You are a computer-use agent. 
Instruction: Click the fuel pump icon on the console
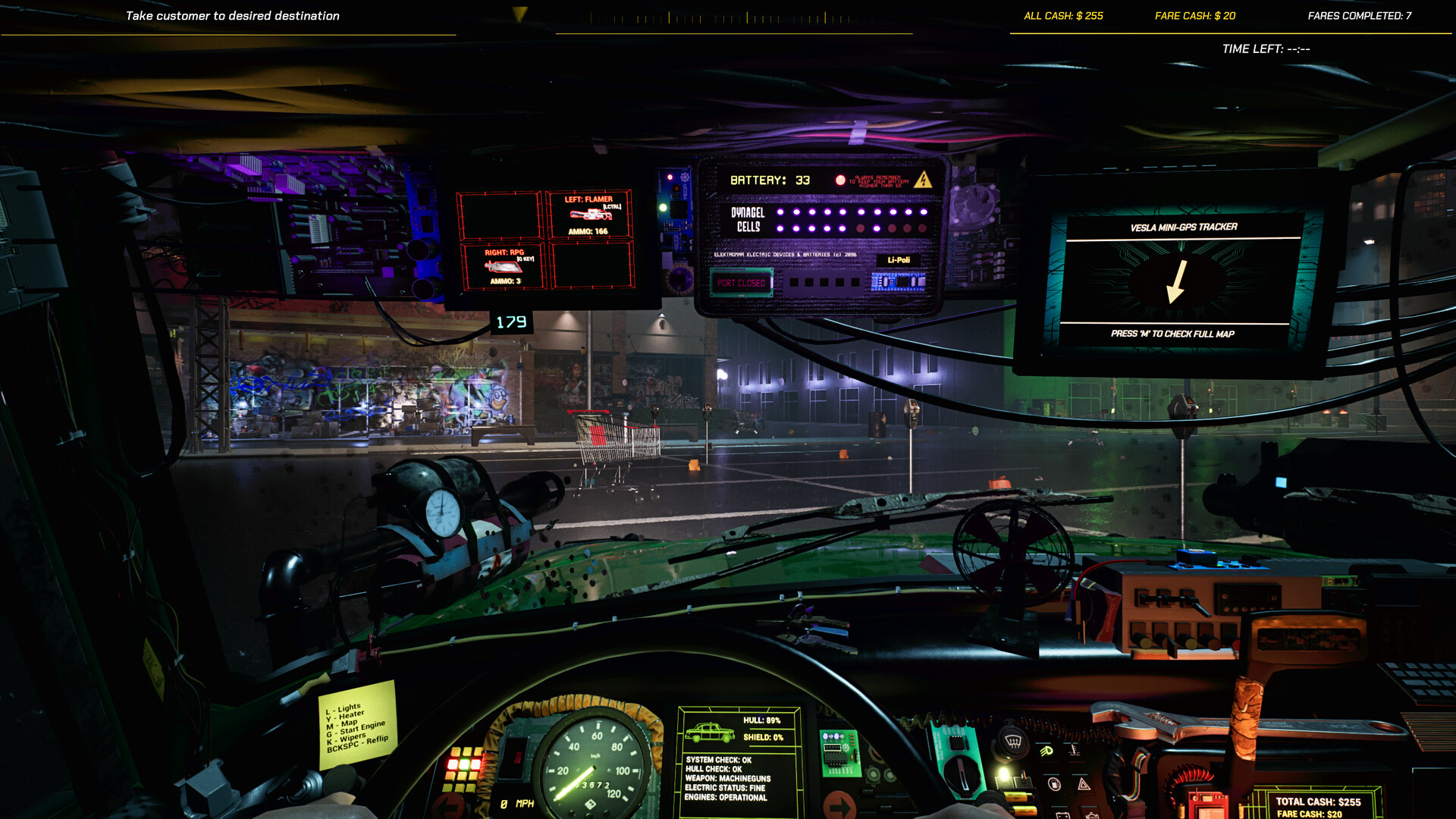[1054, 786]
